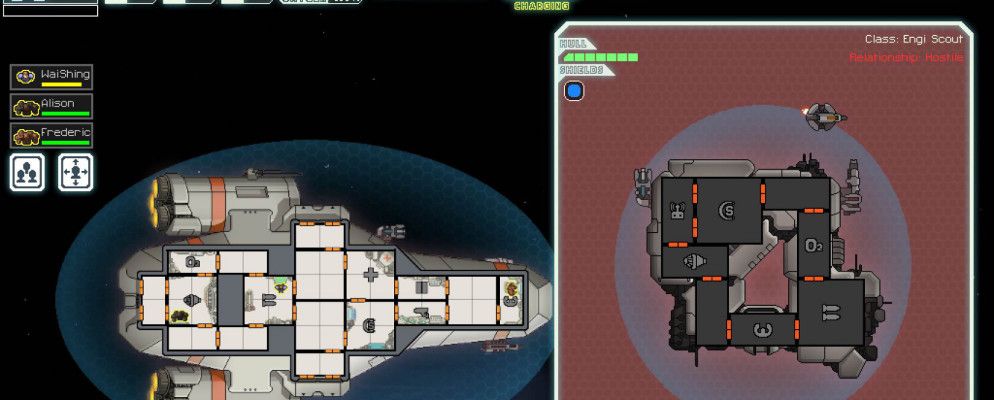Select the medbay room on your ship
This screenshot has height=400, width=994.
[x=370, y=273]
